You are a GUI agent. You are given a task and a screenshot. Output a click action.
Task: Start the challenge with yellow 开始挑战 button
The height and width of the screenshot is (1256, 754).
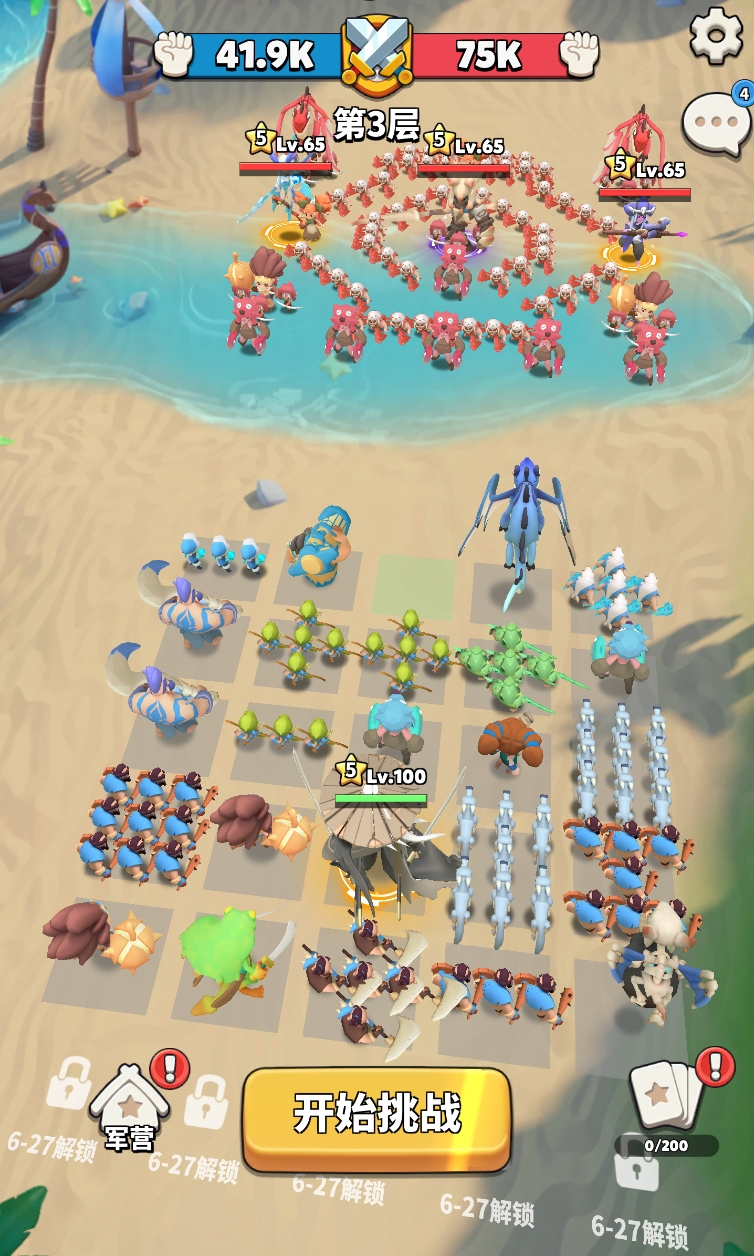pyautogui.click(x=377, y=1116)
